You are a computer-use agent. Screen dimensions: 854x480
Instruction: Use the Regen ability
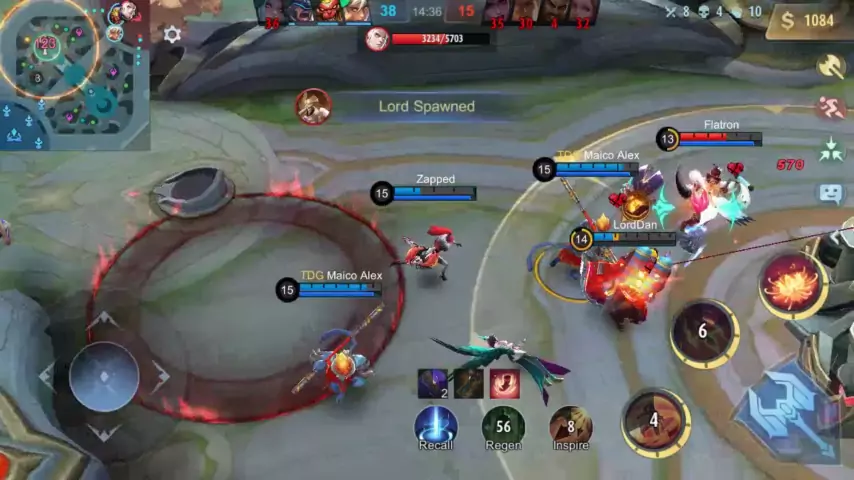coord(503,425)
